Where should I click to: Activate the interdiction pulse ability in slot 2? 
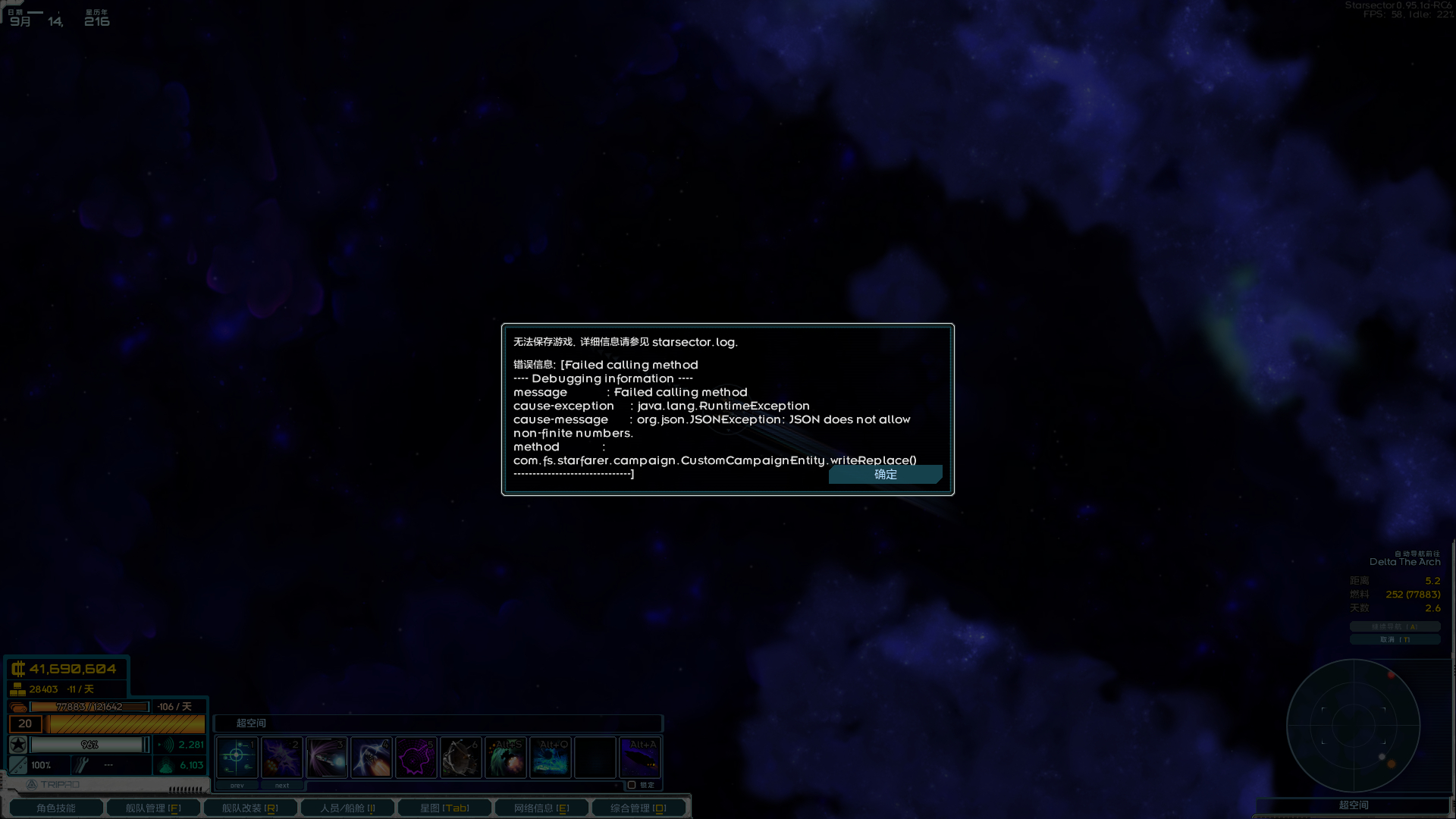point(282,757)
